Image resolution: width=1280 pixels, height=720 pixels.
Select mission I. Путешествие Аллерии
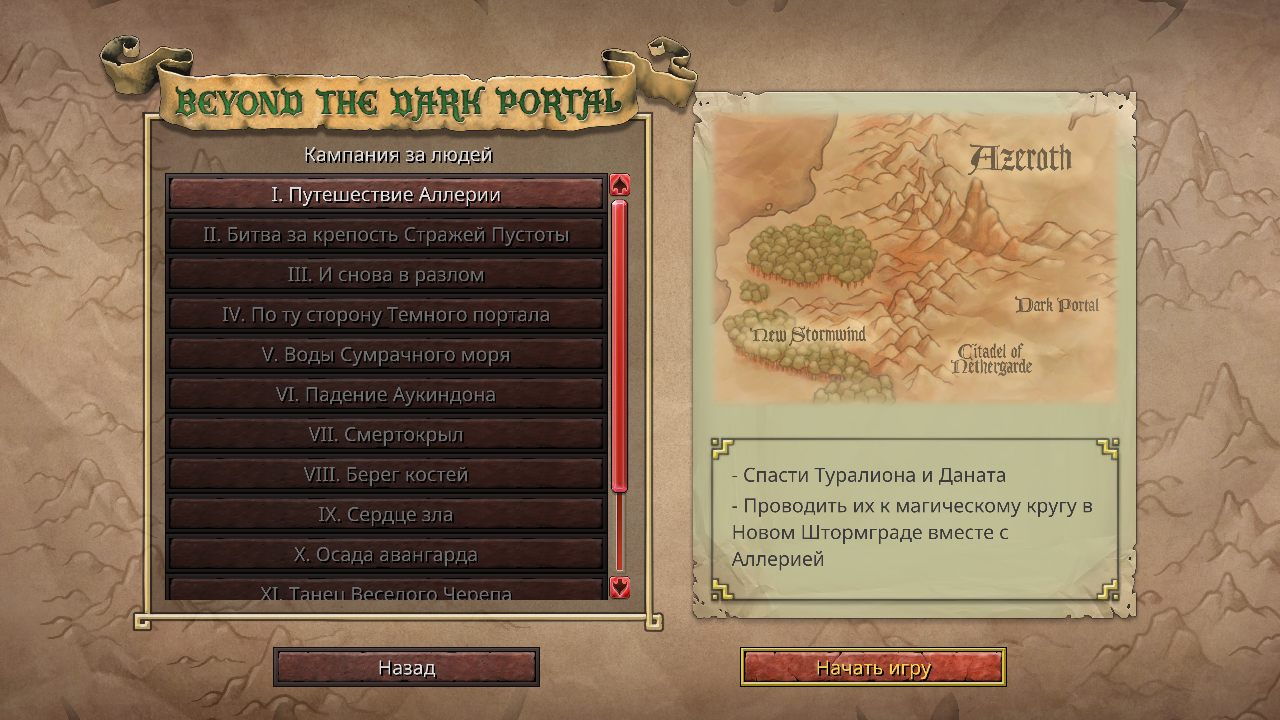pos(385,195)
